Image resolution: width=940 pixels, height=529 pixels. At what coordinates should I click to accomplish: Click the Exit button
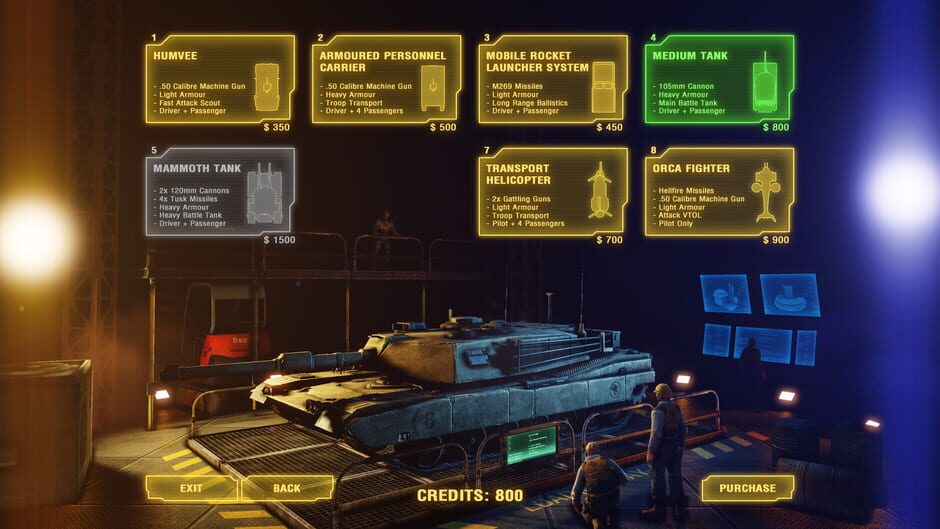point(191,488)
